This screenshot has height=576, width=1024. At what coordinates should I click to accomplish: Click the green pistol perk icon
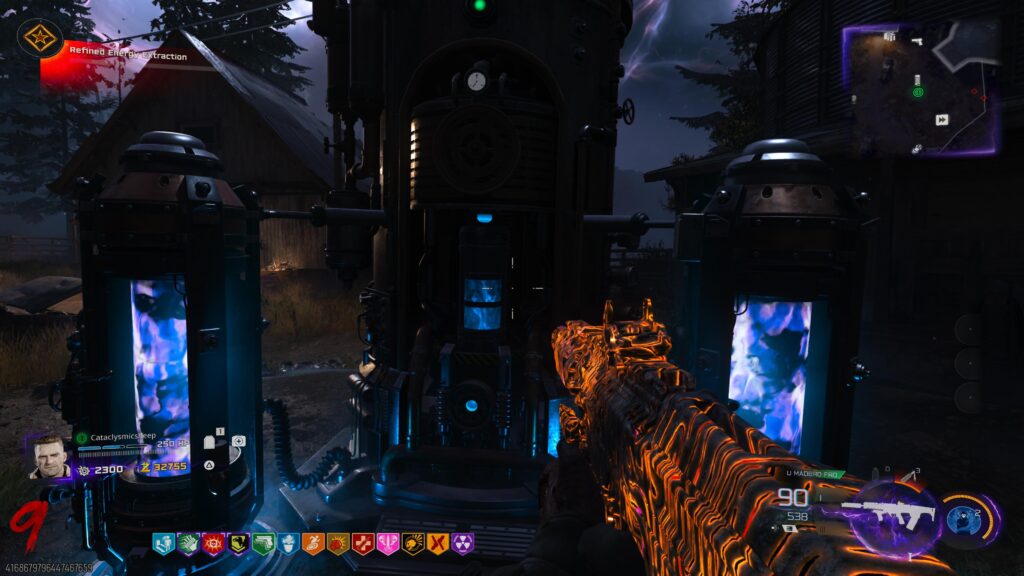tap(263, 544)
